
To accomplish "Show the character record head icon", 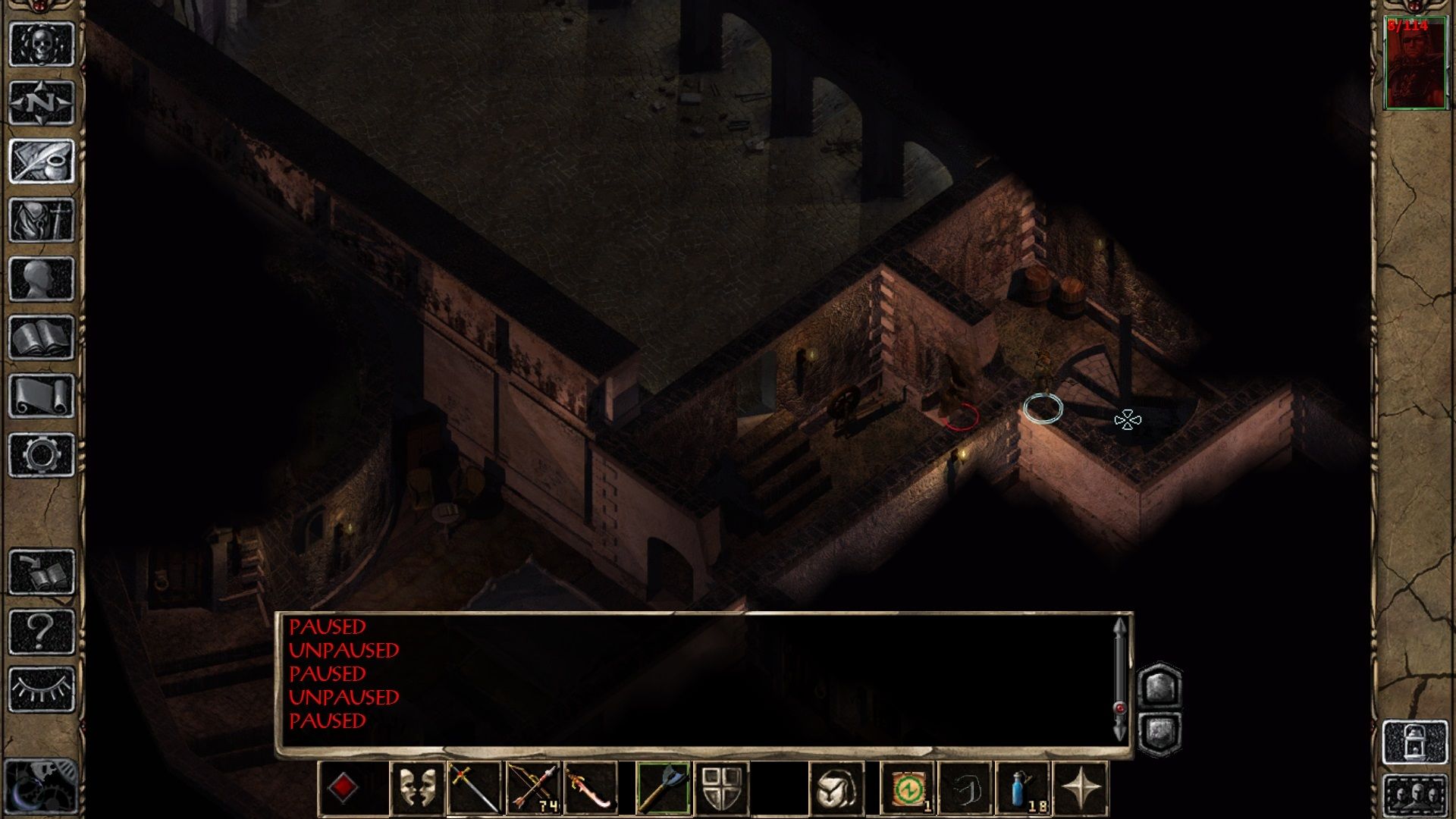I will pos(42,279).
